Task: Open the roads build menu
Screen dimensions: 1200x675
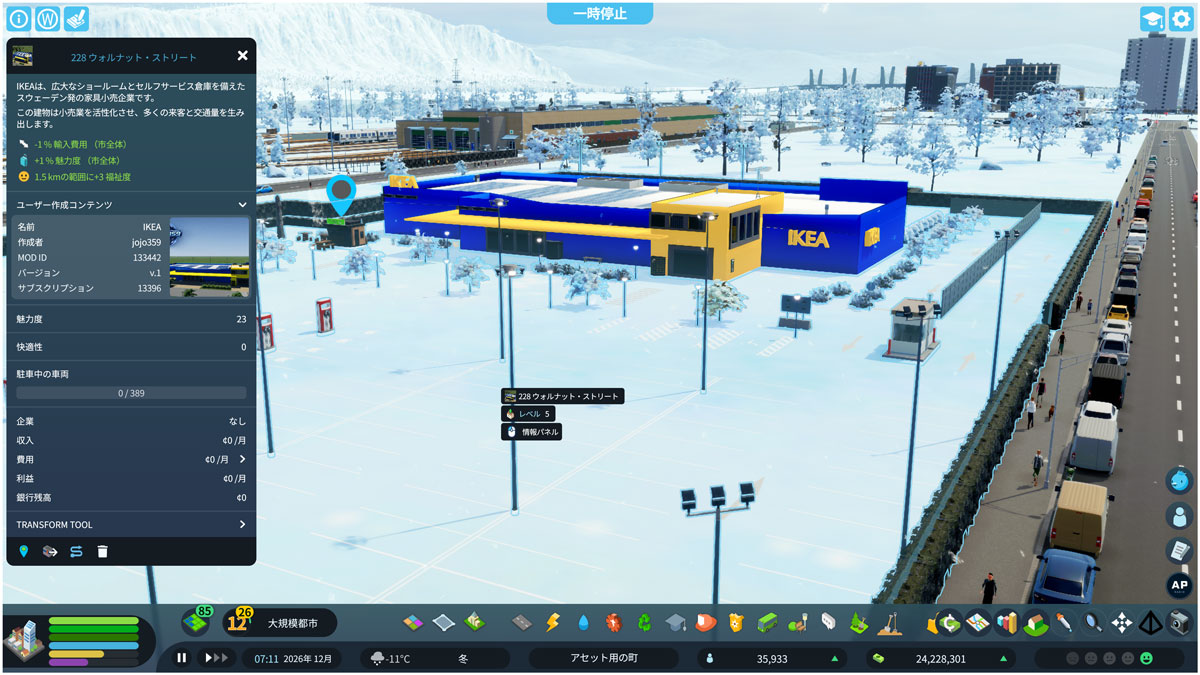Action: pos(522,622)
